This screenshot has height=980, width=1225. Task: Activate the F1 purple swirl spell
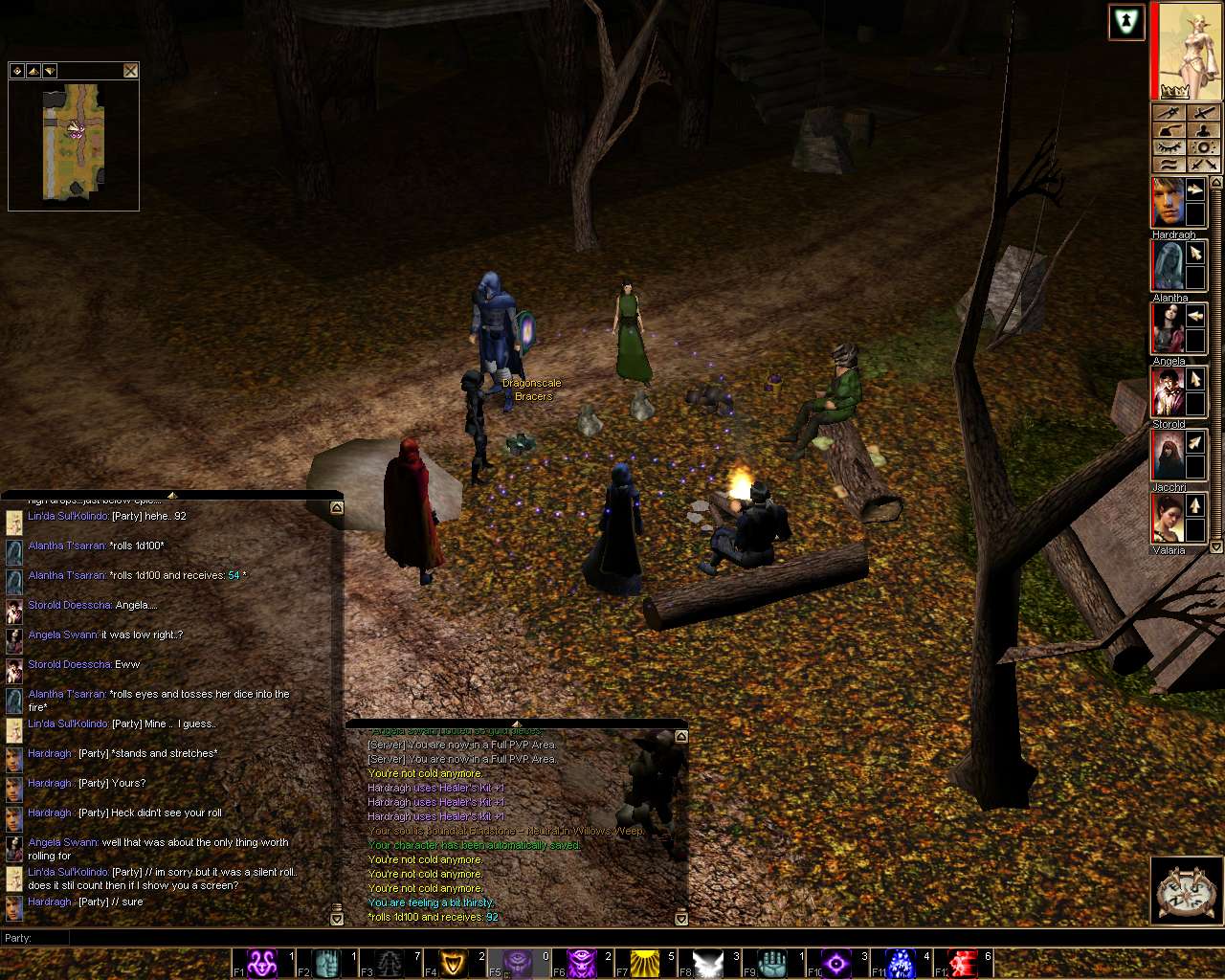click(x=263, y=963)
